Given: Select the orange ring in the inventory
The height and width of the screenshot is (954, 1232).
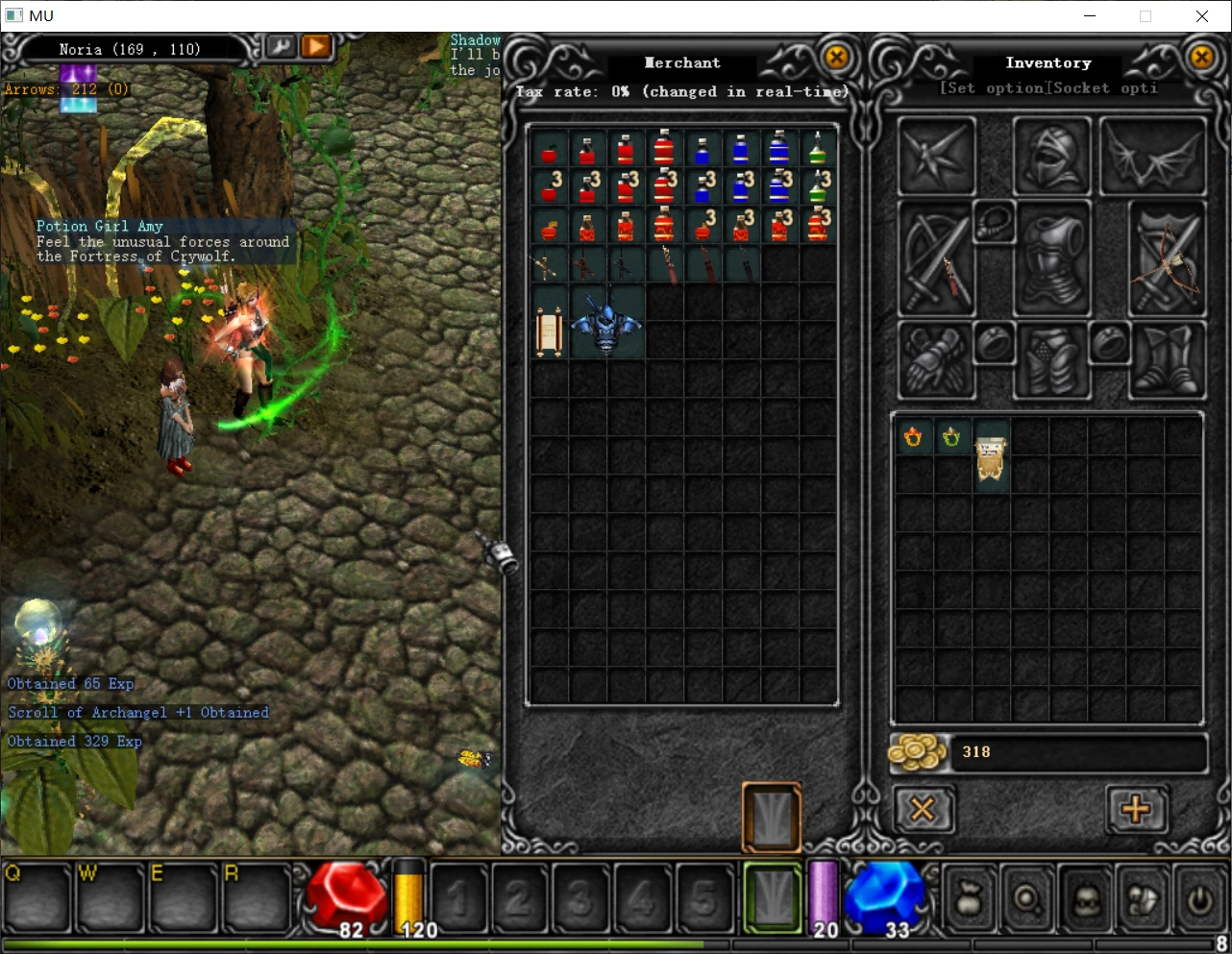Looking at the screenshot, I should (x=913, y=438).
